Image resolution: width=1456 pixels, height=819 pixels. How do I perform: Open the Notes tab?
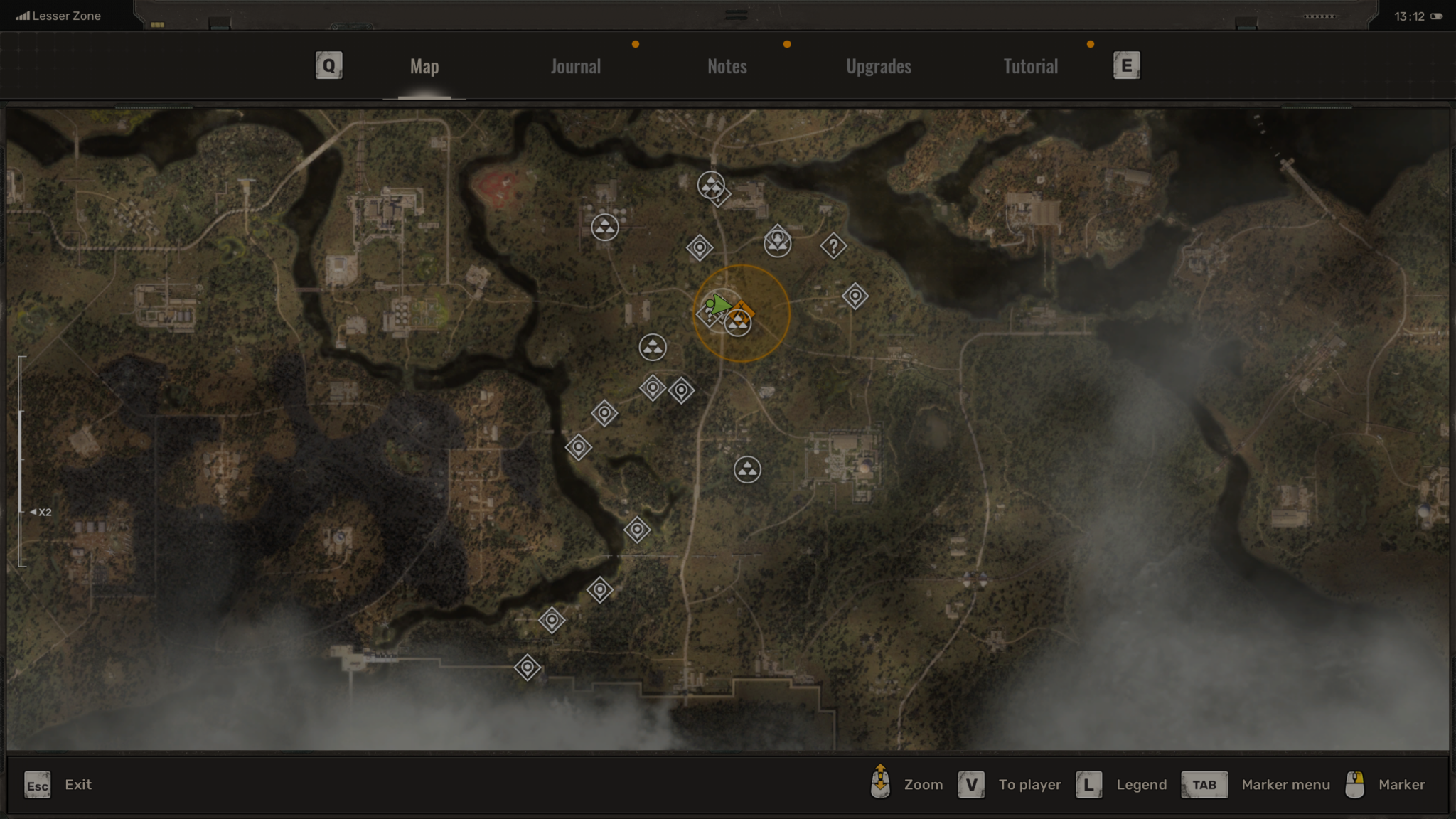click(x=727, y=66)
